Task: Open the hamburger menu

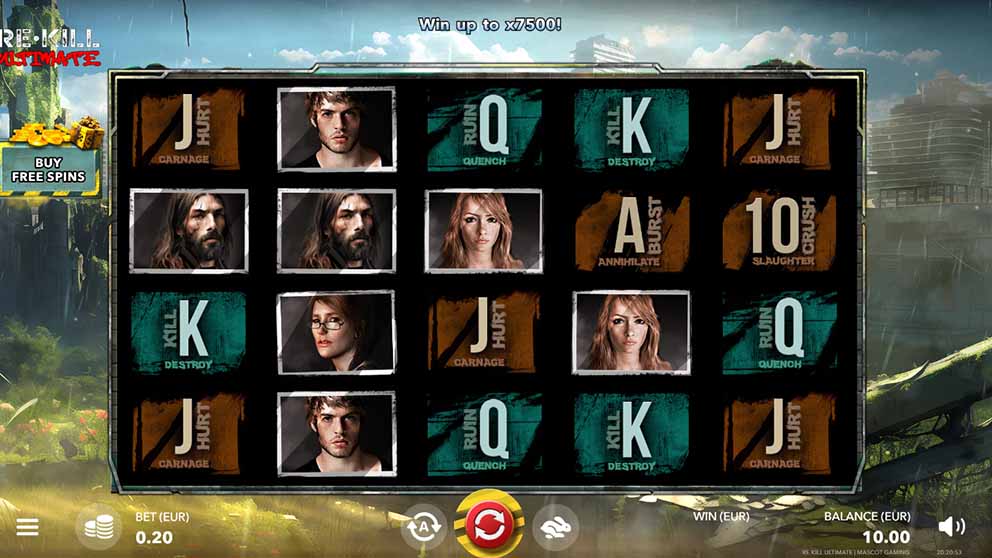Action: point(28,526)
